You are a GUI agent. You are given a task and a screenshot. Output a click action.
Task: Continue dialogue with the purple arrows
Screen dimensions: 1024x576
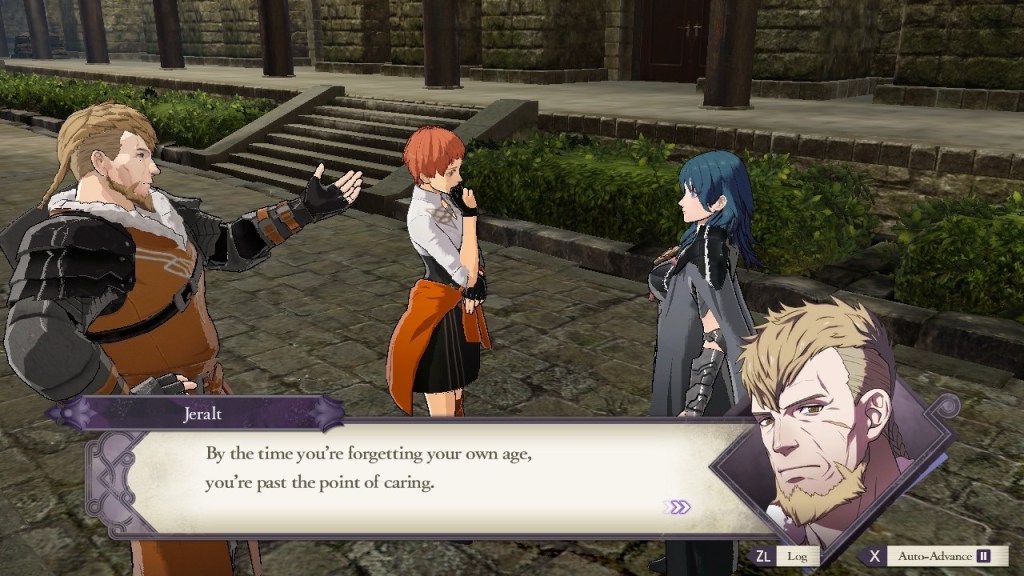(x=679, y=507)
